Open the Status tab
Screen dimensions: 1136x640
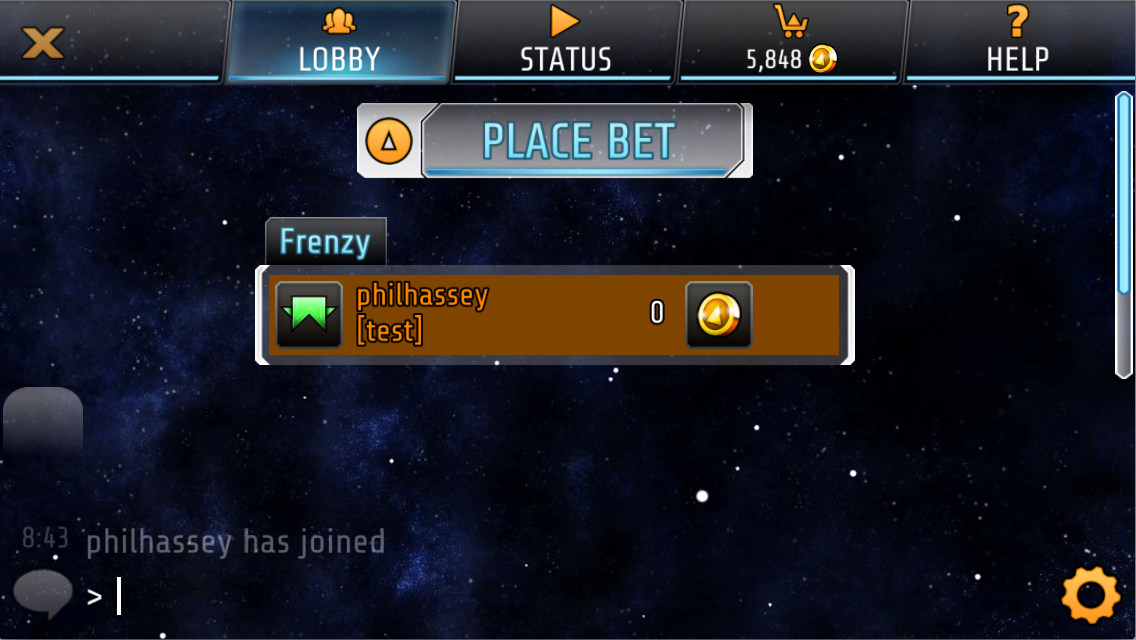(x=566, y=42)
